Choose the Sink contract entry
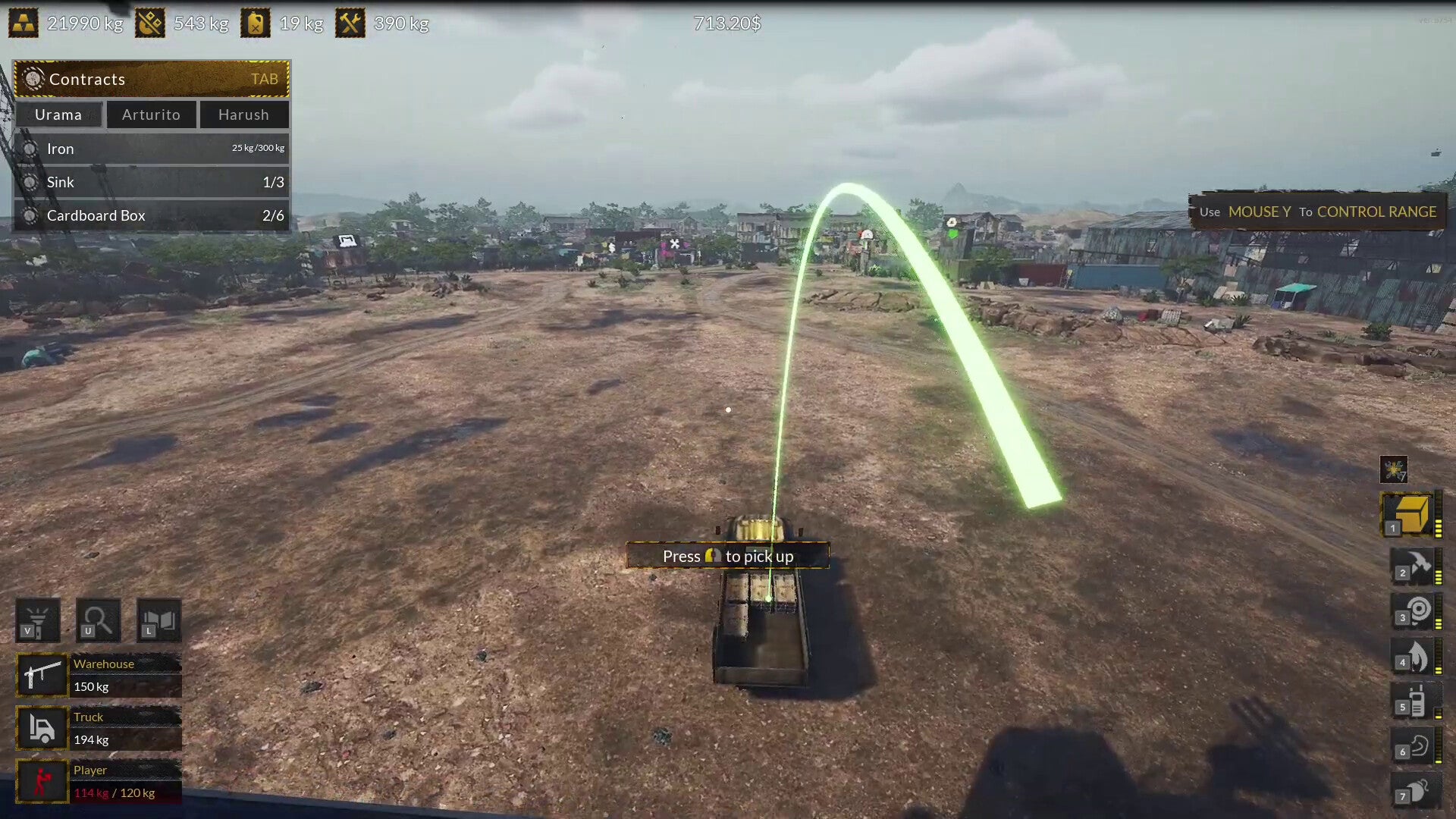This screenshot has height=819, width=1456. click(x=152, y=182)
